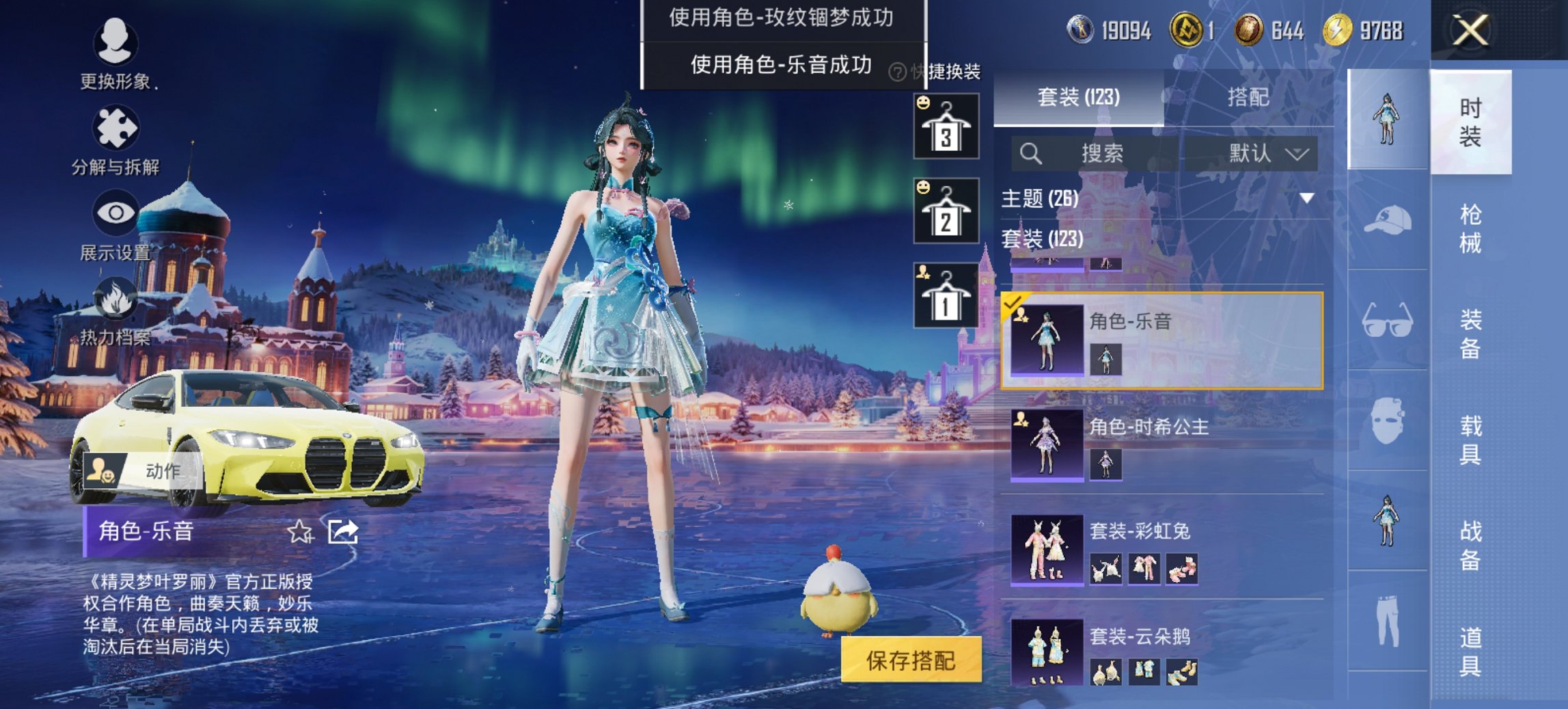Favorite the outfit with the star icon

[x=300, y=531]
